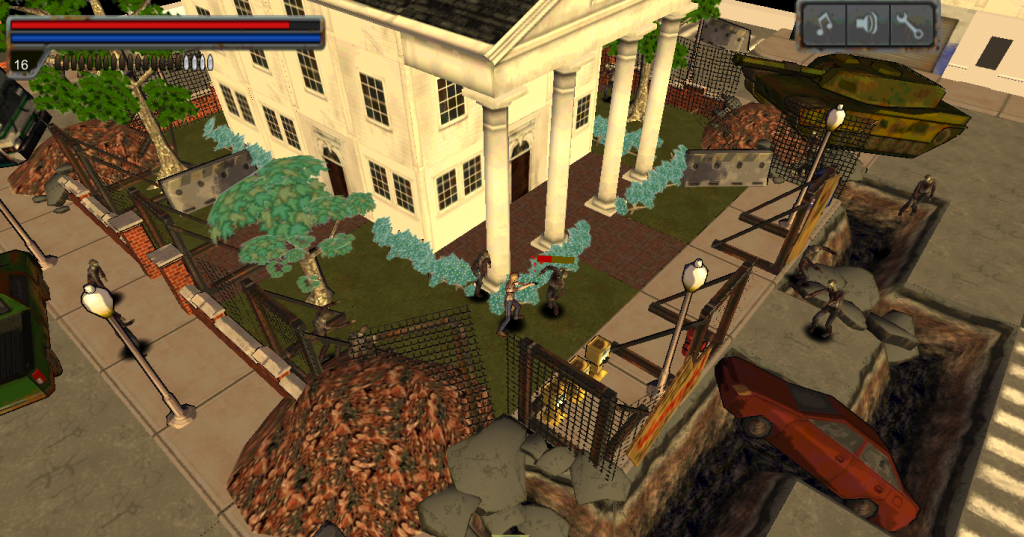
Task: Mute sound with the speaker icon
Action: coord(867,25)
